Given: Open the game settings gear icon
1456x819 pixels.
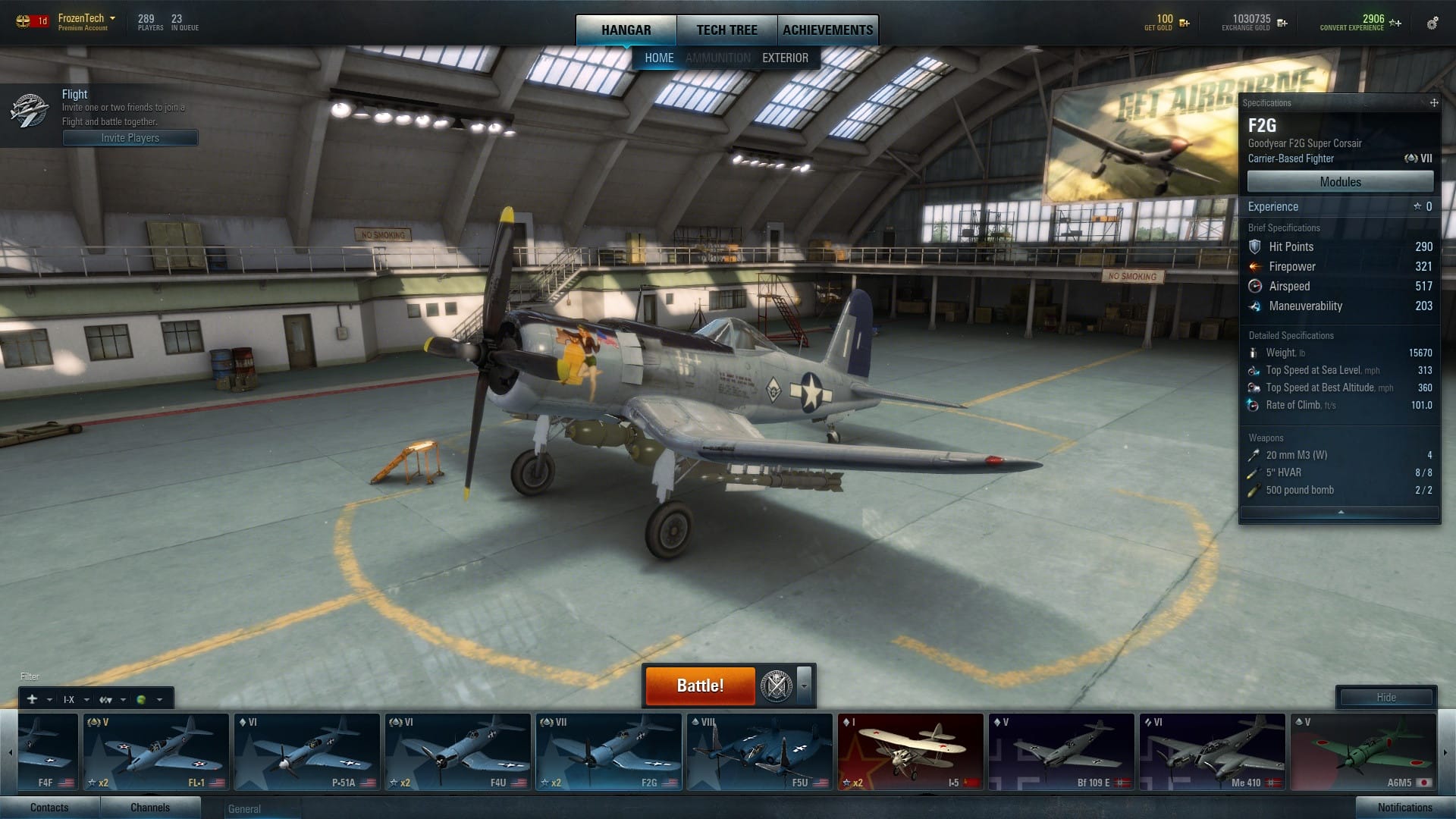Looking at the screenshot, I should (1432, 24).
